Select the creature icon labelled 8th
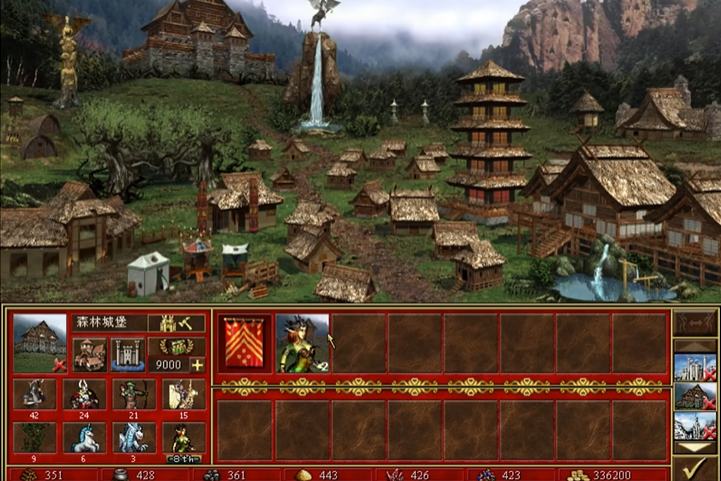Screen dimensions: 721x481 coord(184,437)
